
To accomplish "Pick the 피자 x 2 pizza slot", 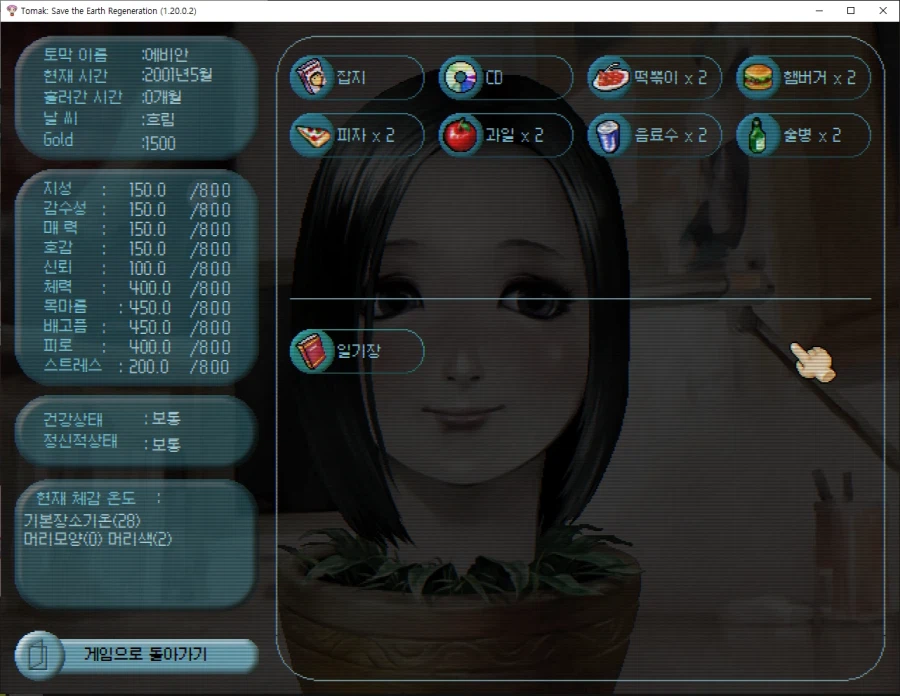I will point(356,135).
